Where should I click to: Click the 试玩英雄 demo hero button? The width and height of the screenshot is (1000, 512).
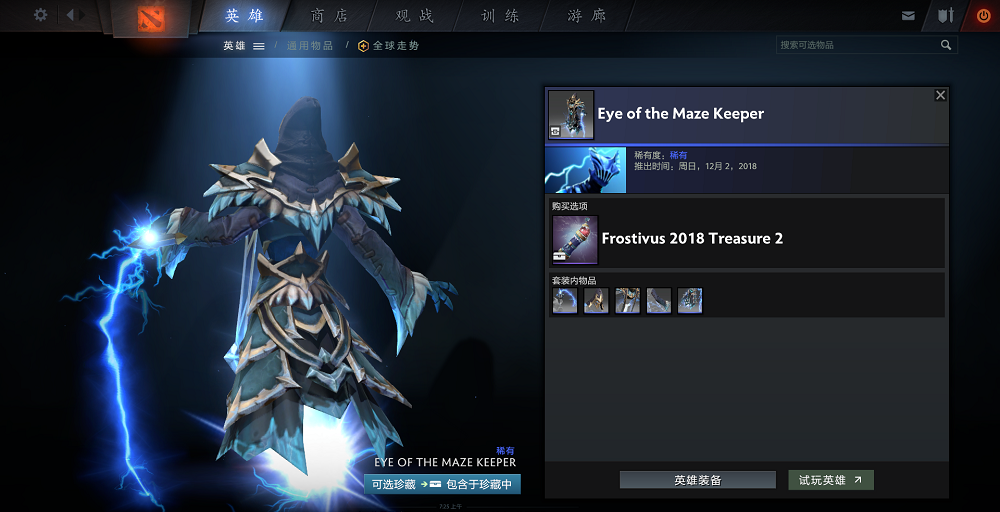pos(830,480)
